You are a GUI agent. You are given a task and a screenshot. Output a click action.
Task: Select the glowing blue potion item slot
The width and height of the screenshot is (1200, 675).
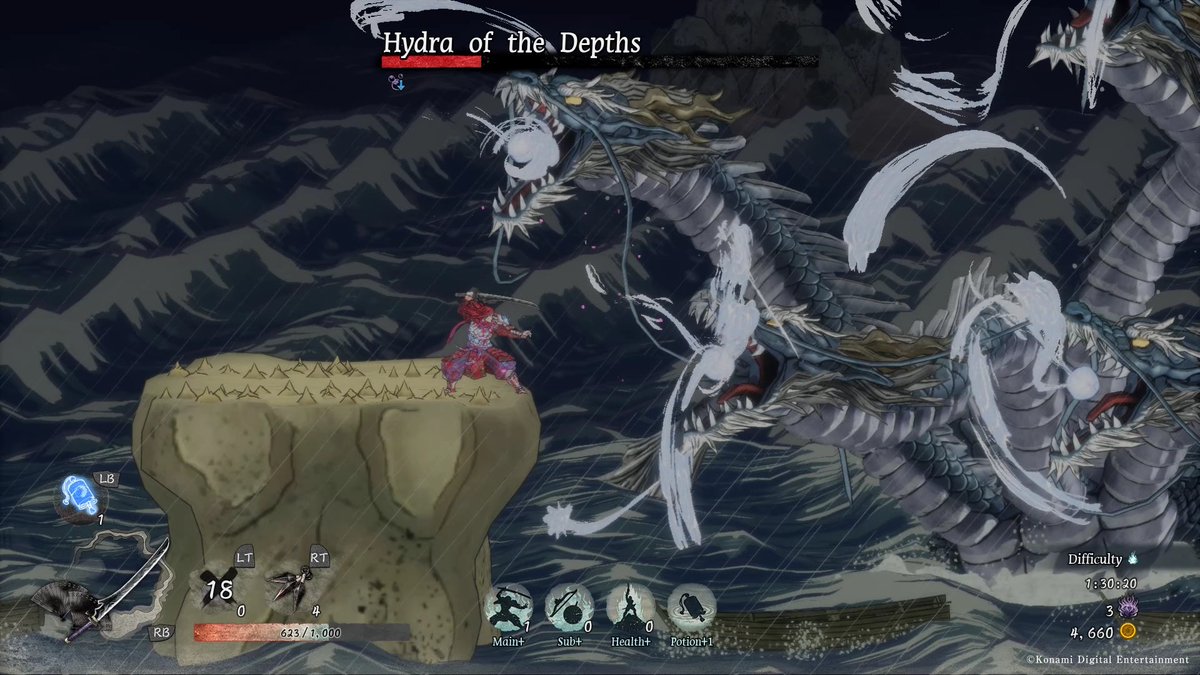tap(80, 496)
